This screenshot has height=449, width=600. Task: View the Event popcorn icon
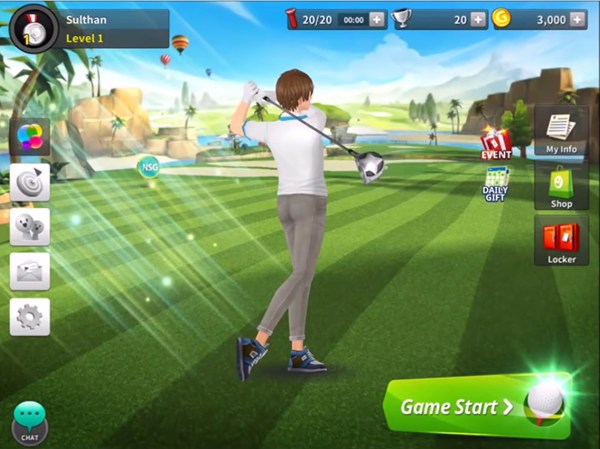496,145
